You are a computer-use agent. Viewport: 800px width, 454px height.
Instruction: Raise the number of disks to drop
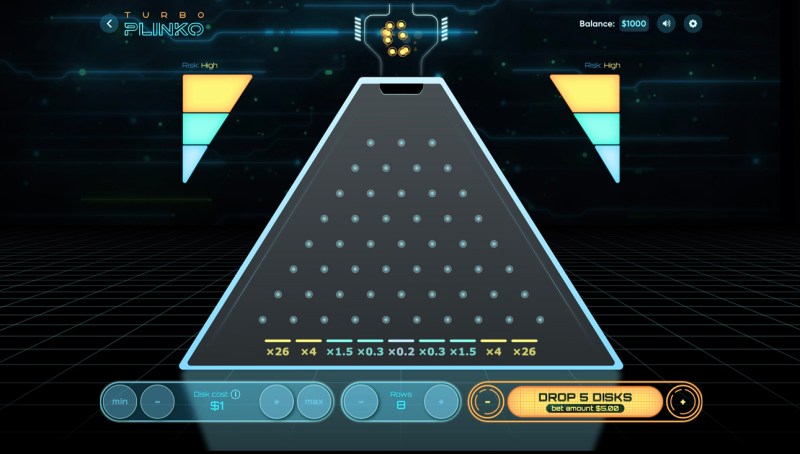tap(683, 401)
